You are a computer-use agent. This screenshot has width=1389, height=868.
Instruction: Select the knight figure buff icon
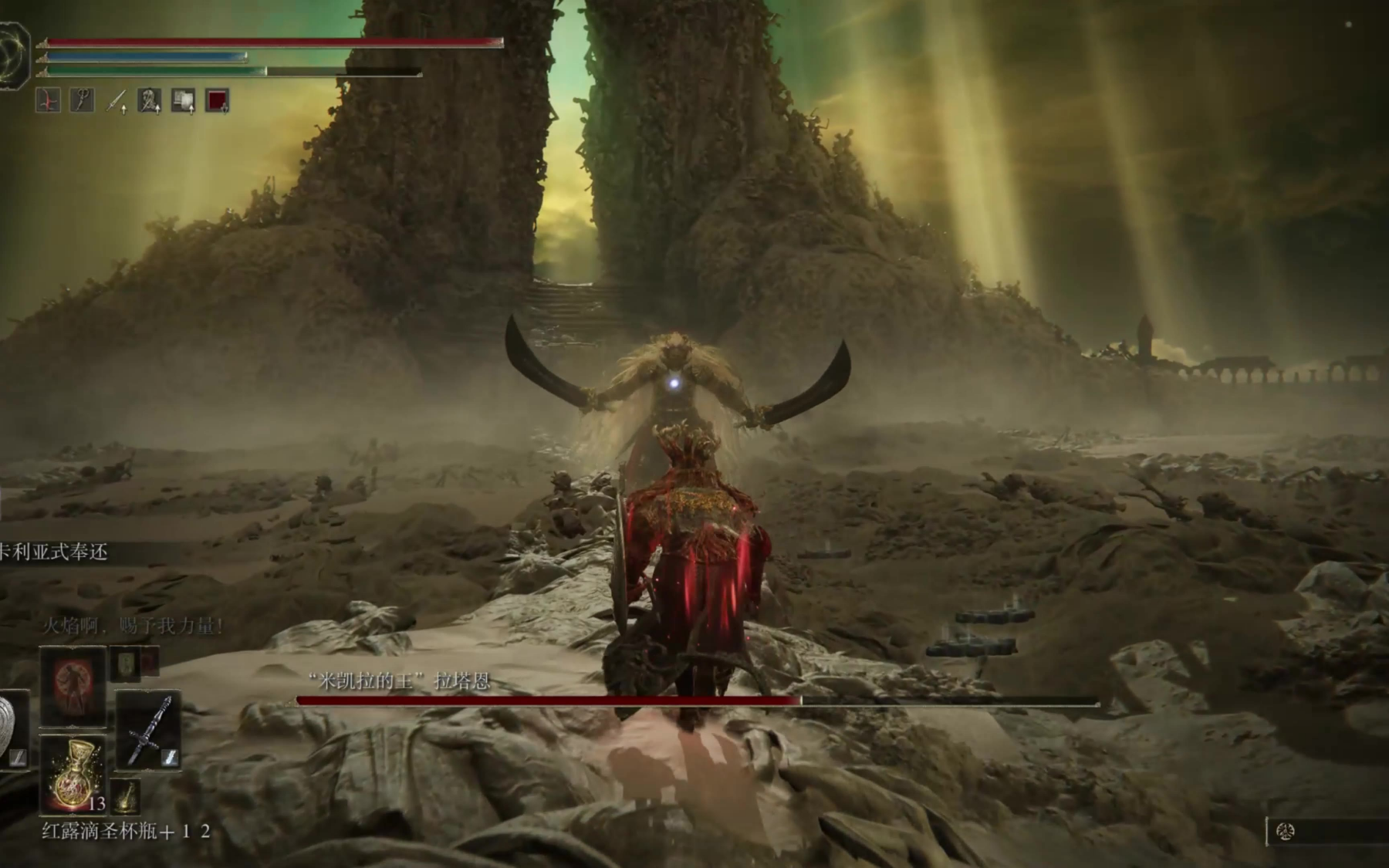(149, 100)
